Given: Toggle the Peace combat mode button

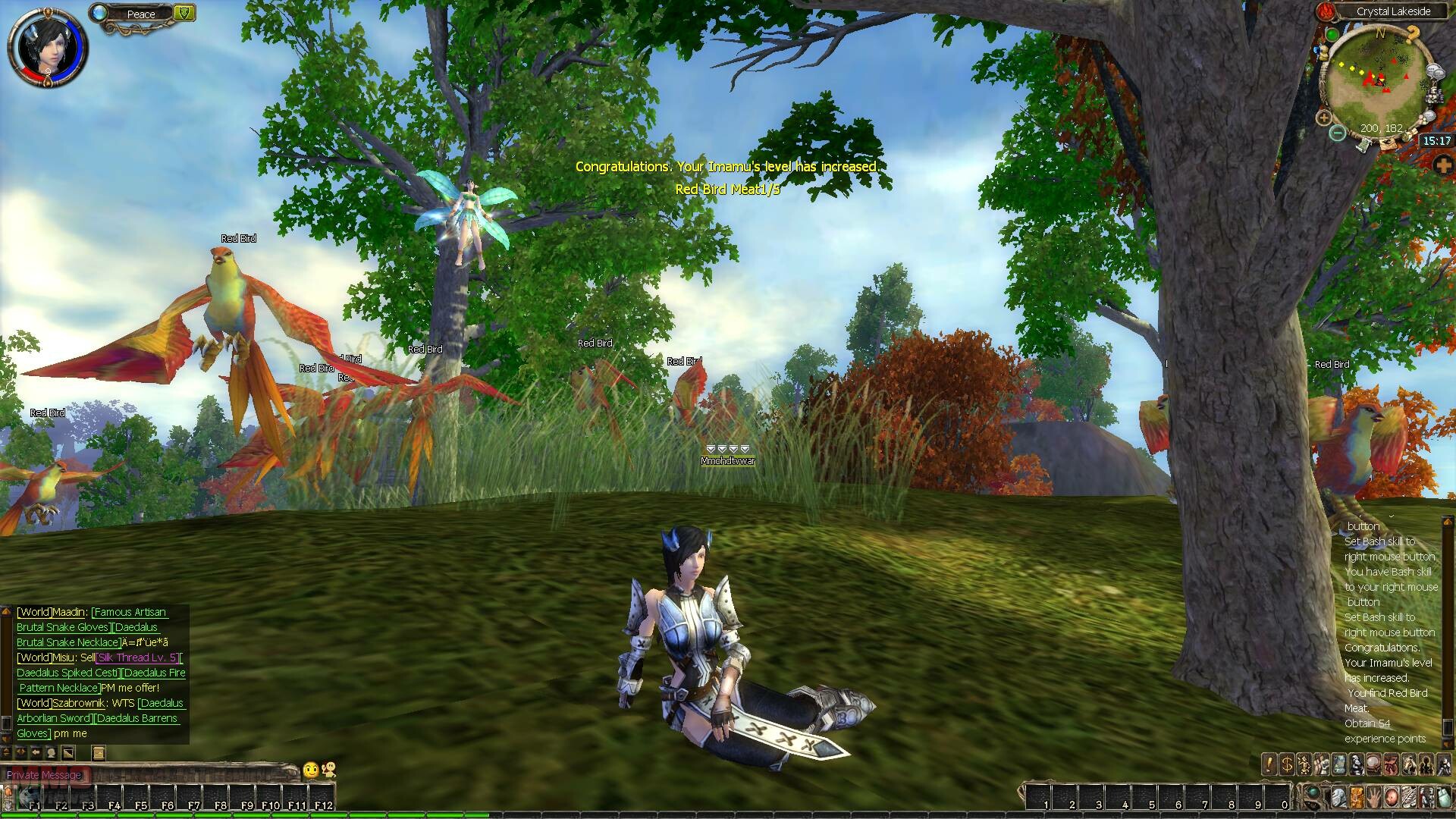Looking at the screenshot, I should tap(140, 14).
